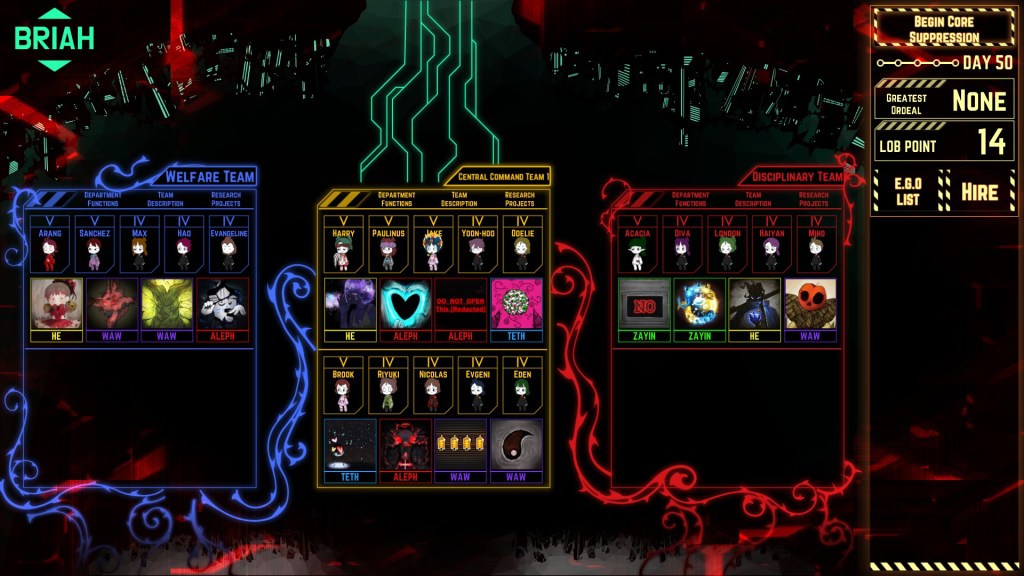This screenshot has width=1024, height=576.
Task: Click Begin Core Suppression button
Action: coord(944,28)
